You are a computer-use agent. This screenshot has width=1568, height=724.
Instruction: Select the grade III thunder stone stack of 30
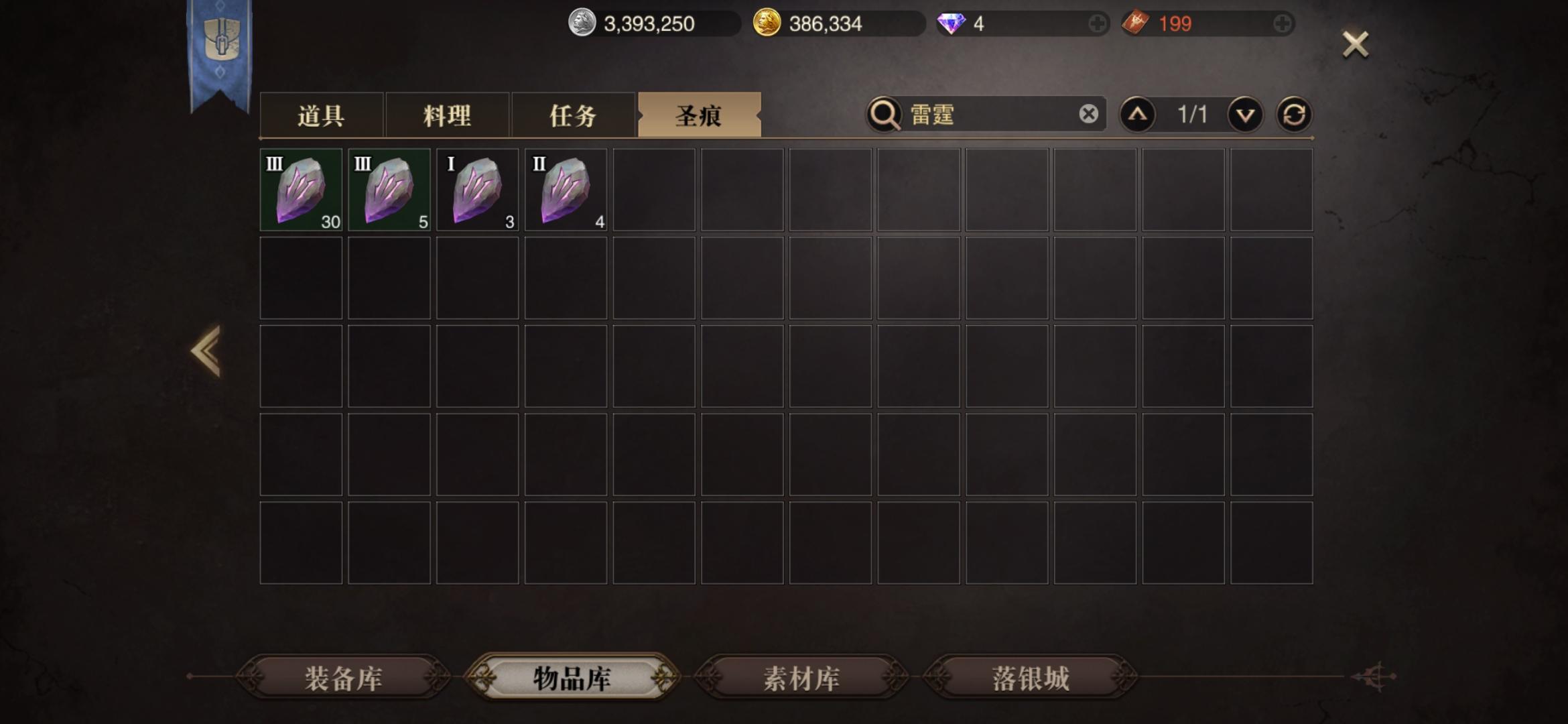click(x=300, y=190)
